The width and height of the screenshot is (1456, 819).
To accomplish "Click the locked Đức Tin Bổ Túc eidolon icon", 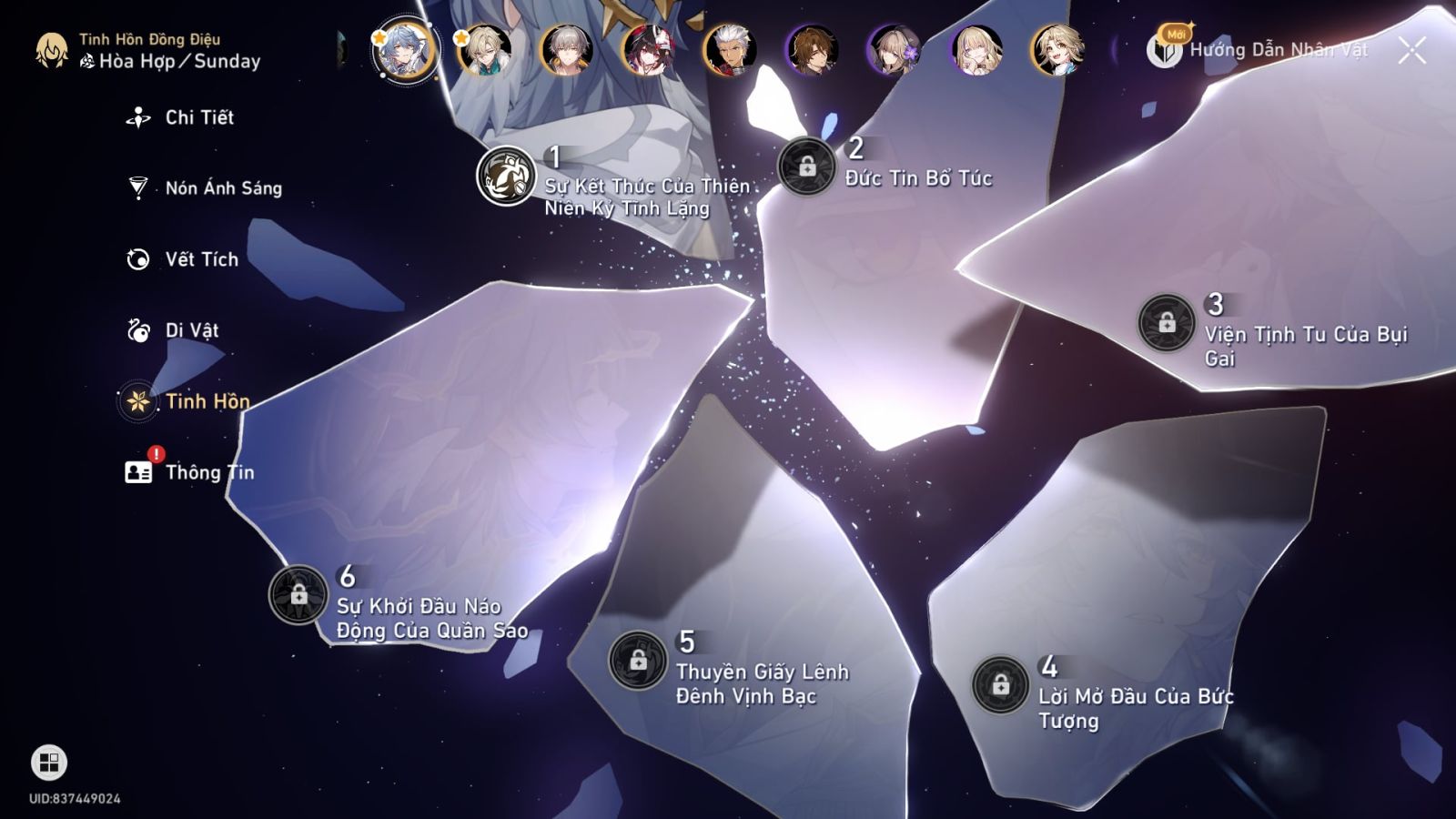I will [x=808, y=165].
